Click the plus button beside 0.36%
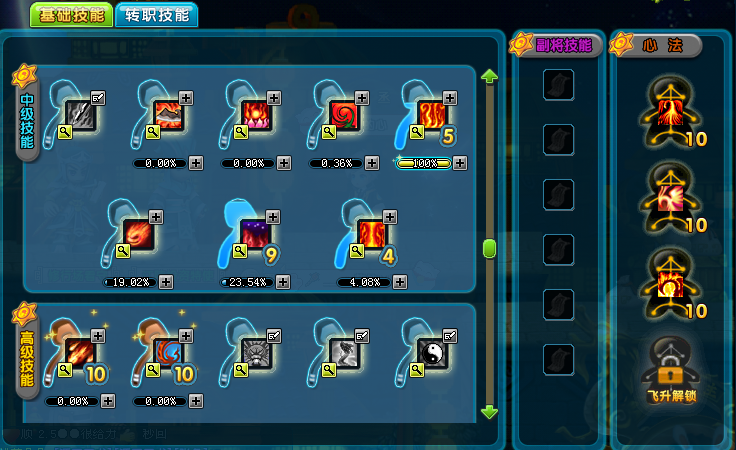The image size is (736, 450). [372, 163]
